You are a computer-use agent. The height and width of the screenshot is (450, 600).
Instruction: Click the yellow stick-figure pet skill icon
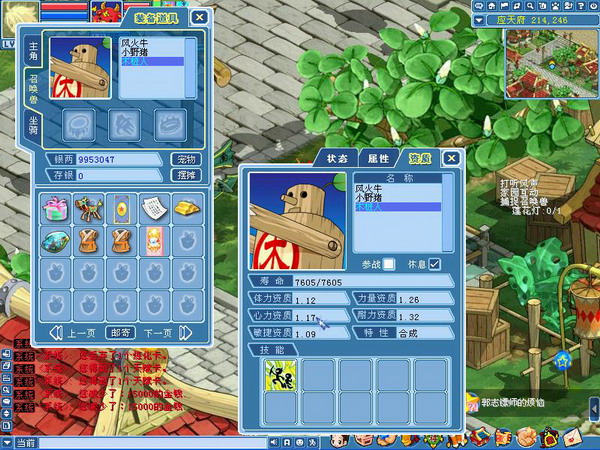click(278, 376)
